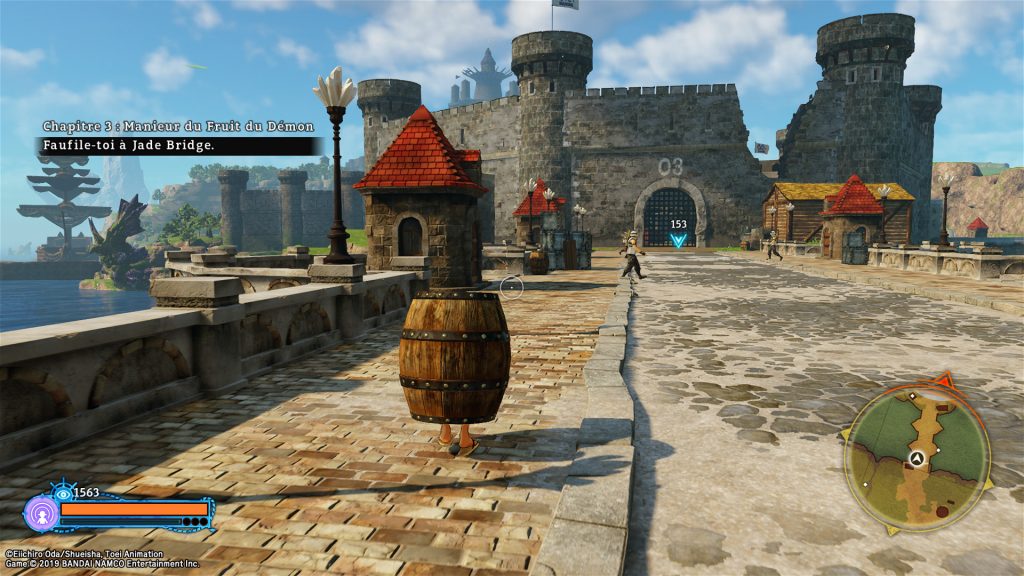
Task: Select the Chapitre 3 objective tracker
Action: [x=178, y=136]
